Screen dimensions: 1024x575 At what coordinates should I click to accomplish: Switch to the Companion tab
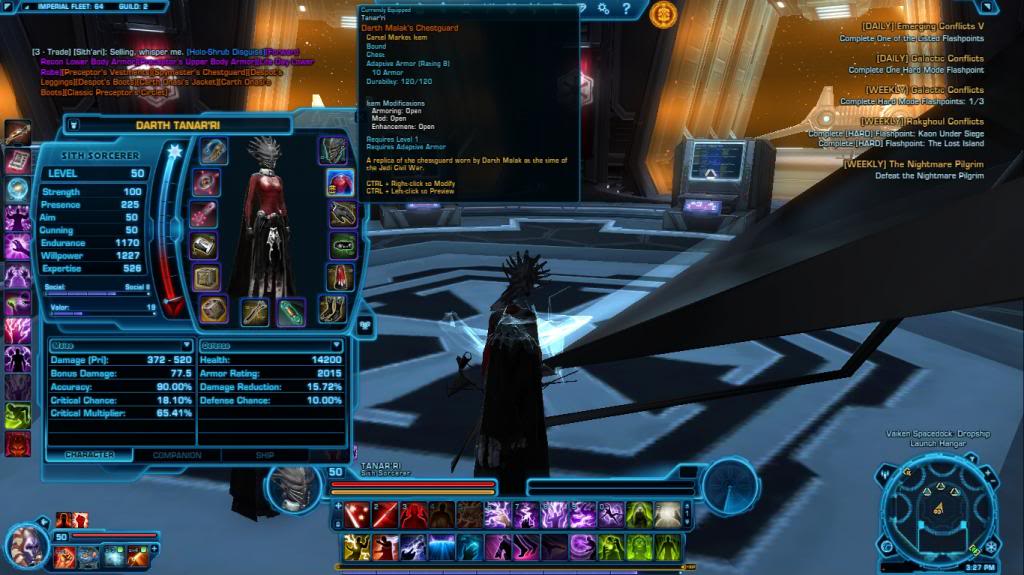(176, 455)
